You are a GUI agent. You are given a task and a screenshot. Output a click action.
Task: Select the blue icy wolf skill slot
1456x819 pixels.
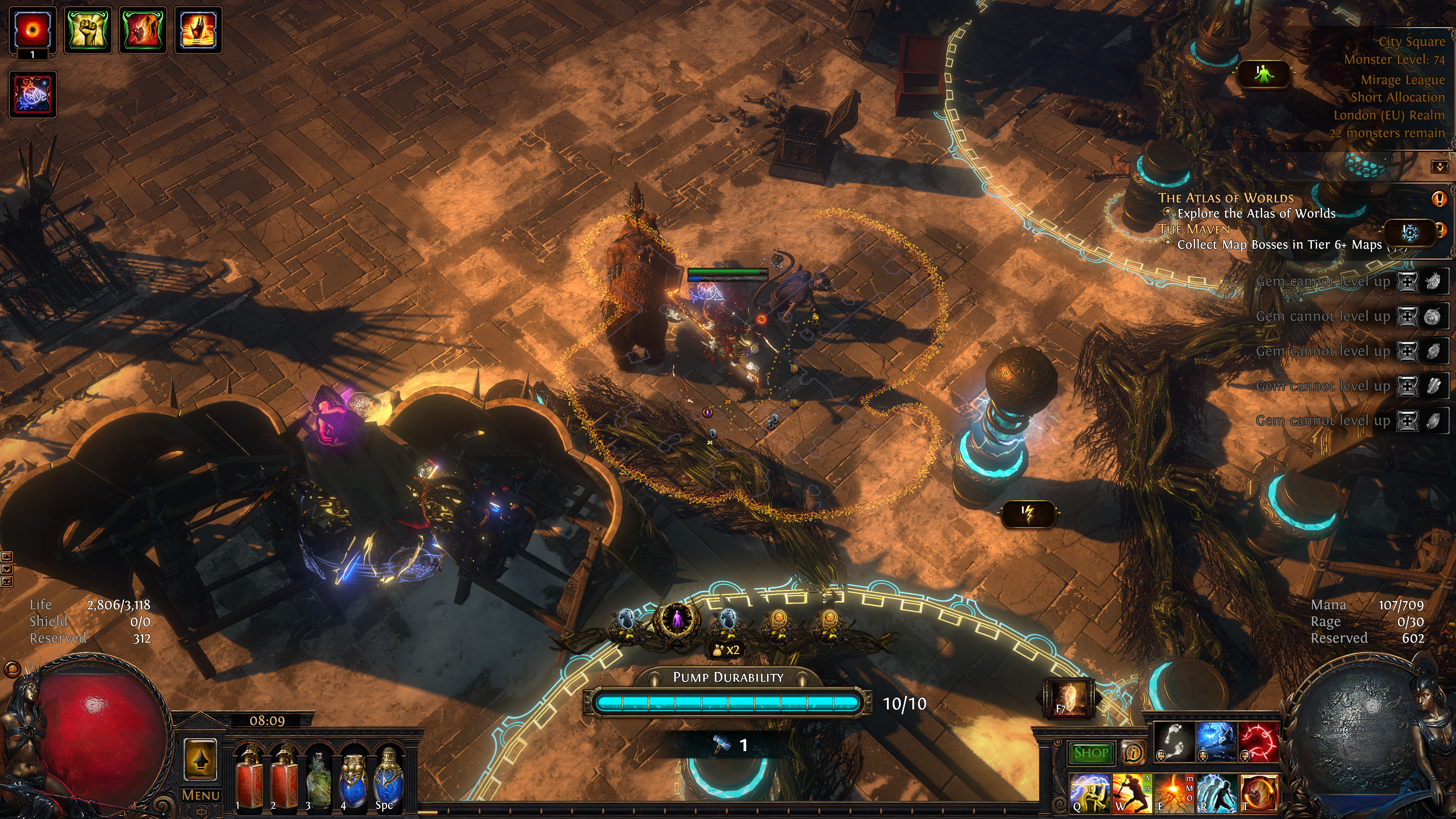[1216, 742]
